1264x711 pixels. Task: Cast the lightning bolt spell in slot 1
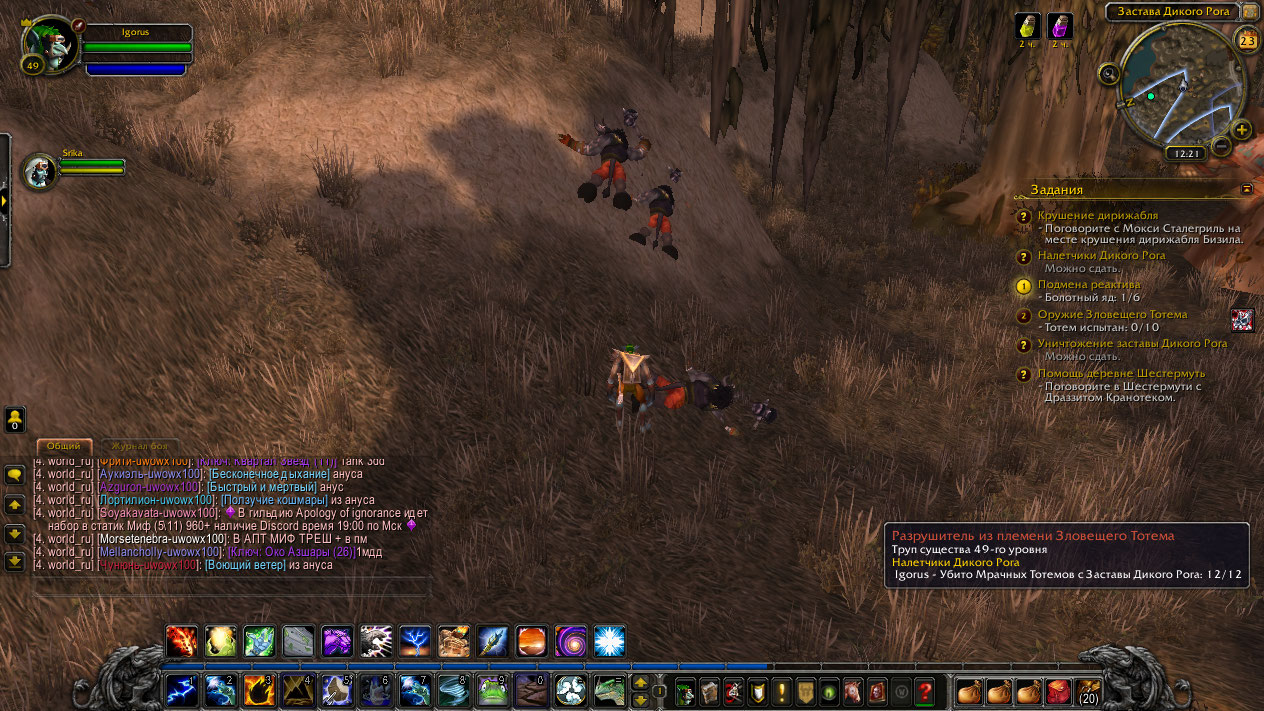click(x=182, y=689)
